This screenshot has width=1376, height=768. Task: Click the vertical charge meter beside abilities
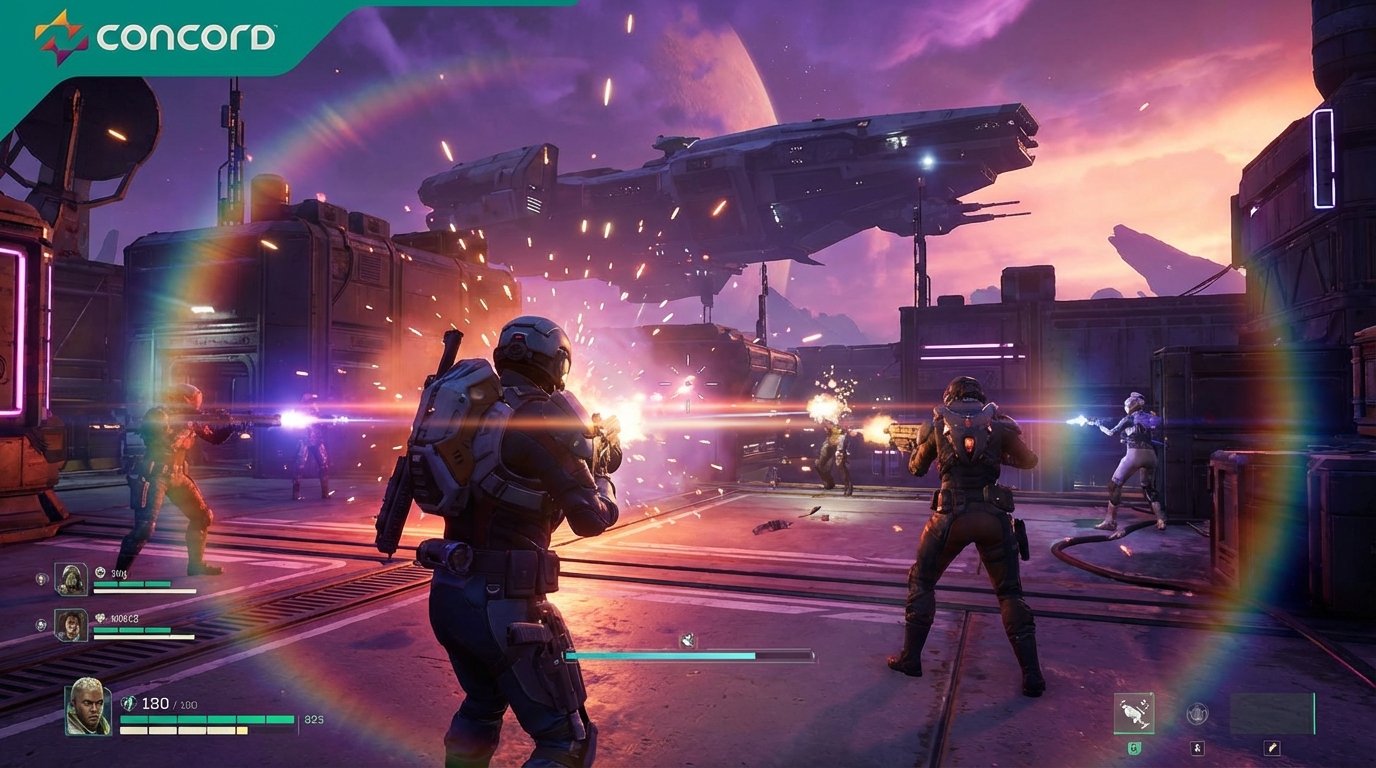(1314, 713)
